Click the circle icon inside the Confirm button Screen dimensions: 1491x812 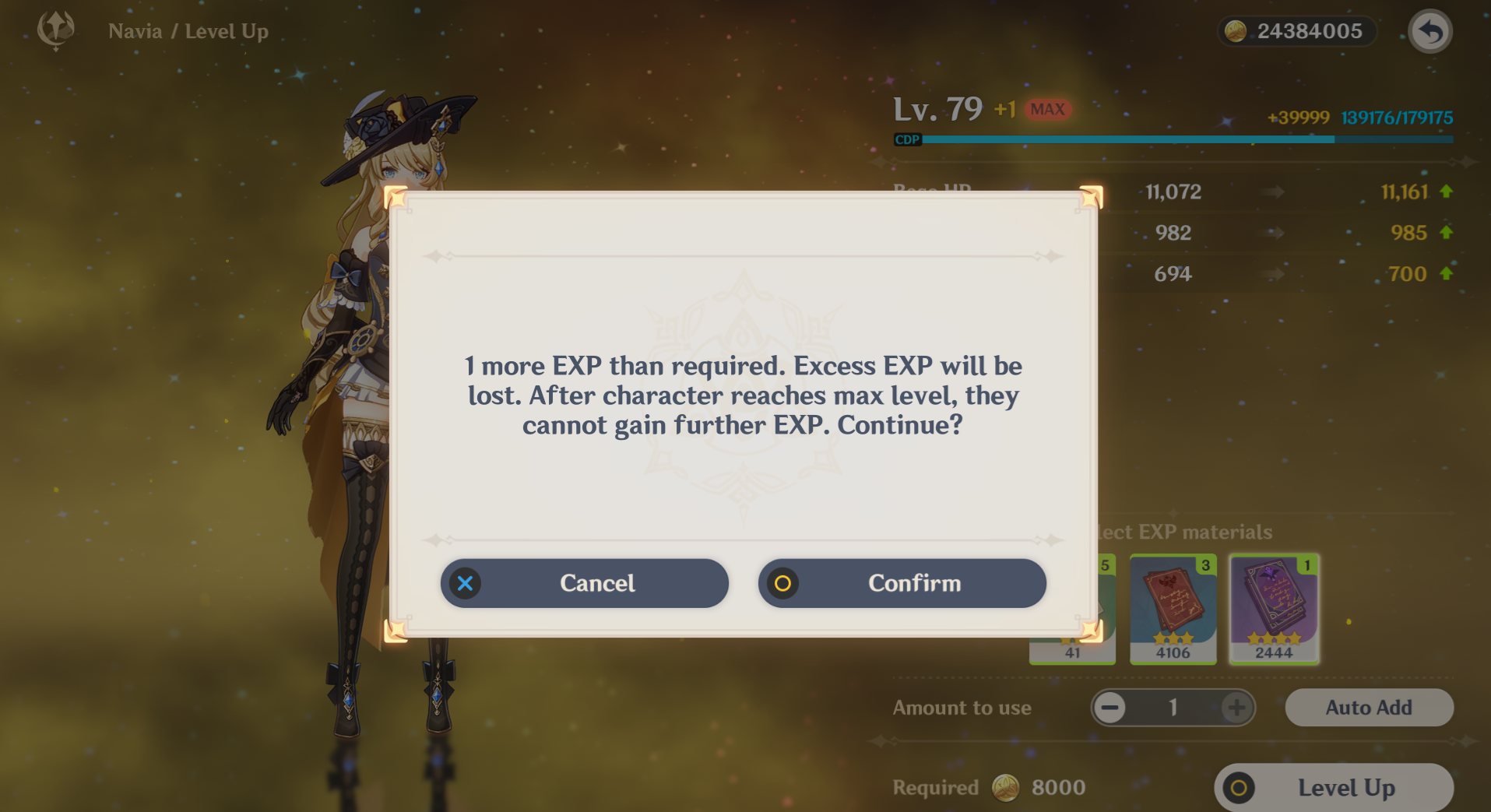(x=784, y=583)
